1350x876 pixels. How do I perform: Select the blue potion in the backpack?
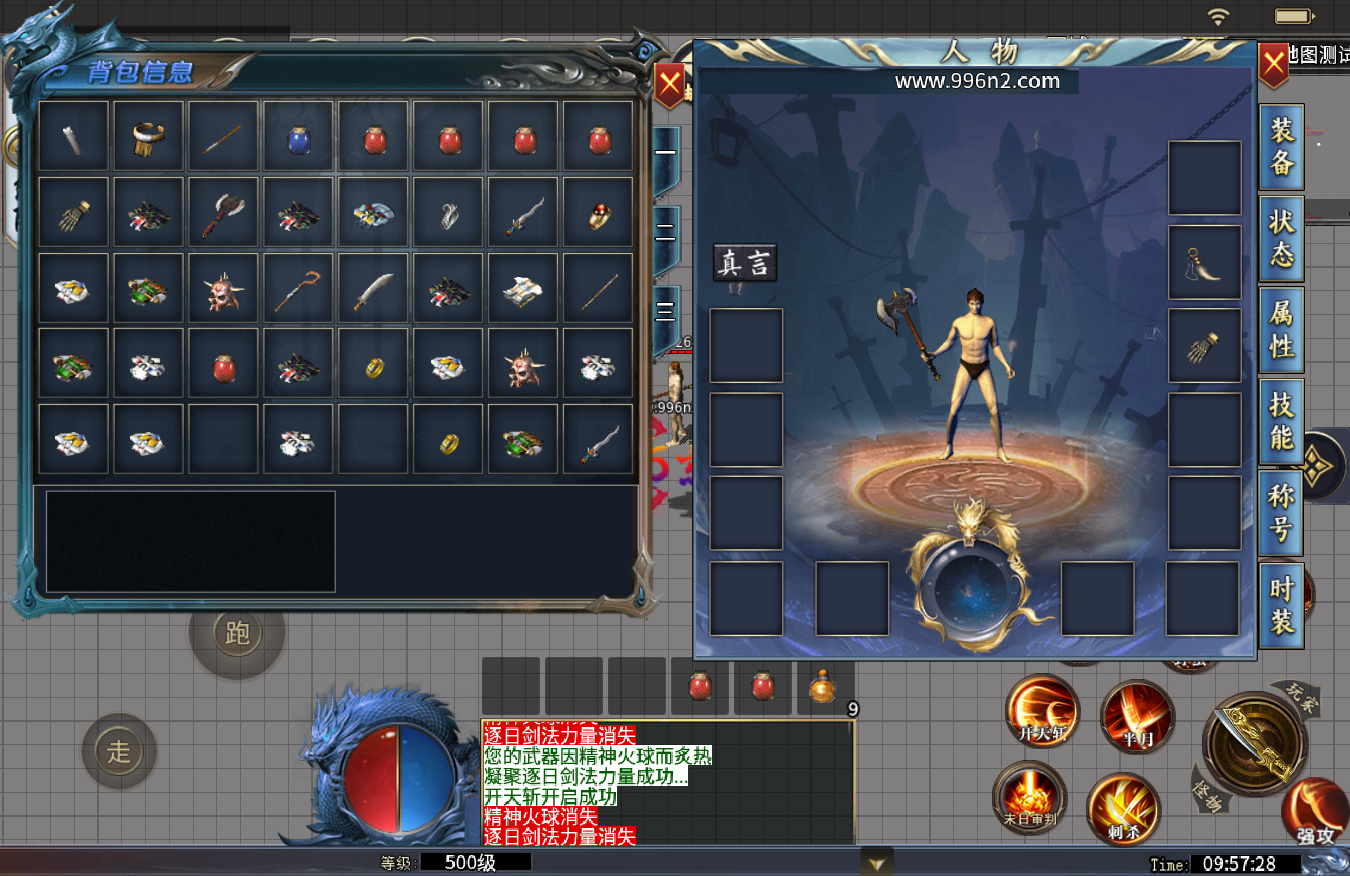(298, 137)
